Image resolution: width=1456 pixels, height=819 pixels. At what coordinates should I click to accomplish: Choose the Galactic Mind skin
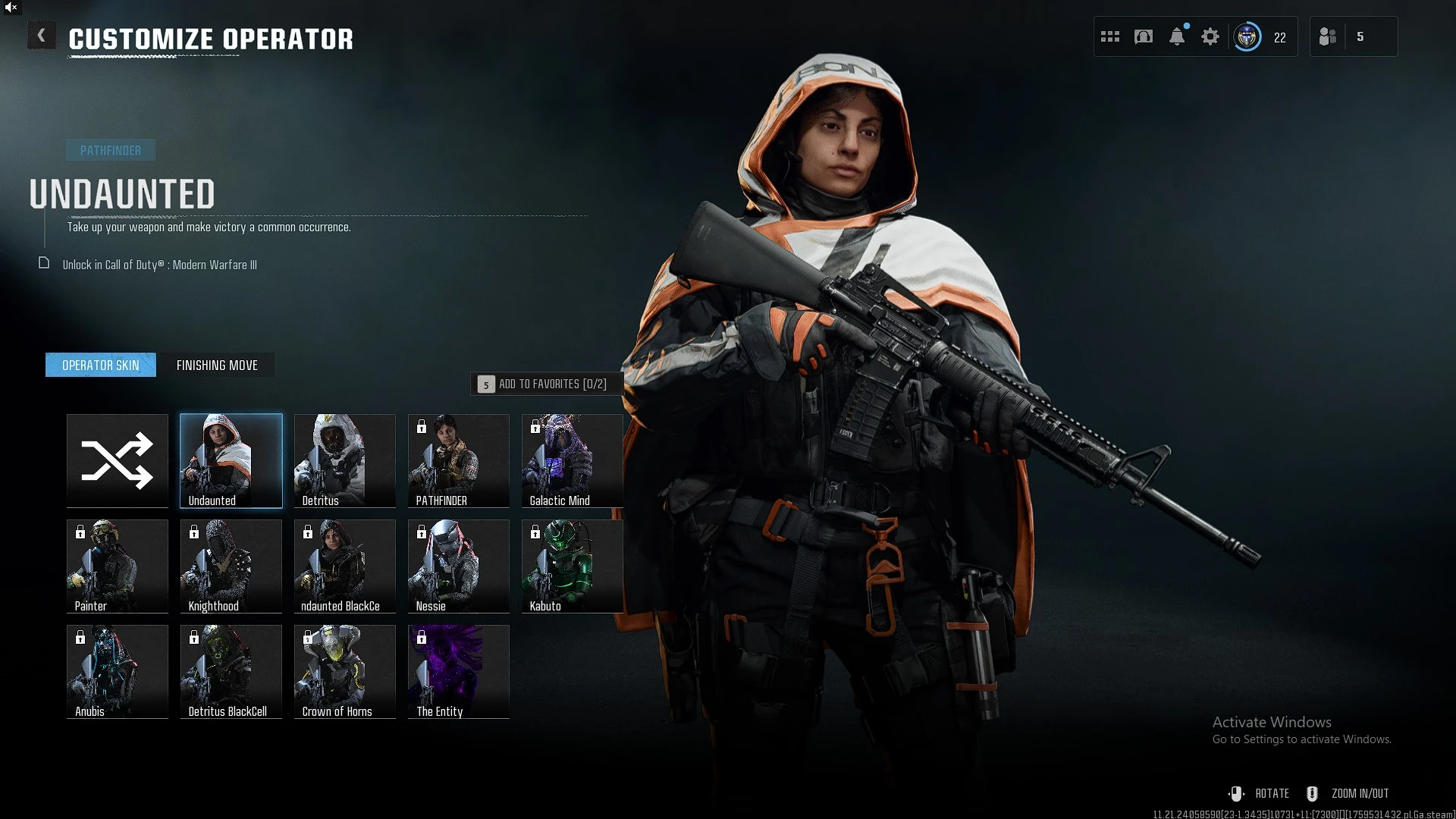[573, 460]
